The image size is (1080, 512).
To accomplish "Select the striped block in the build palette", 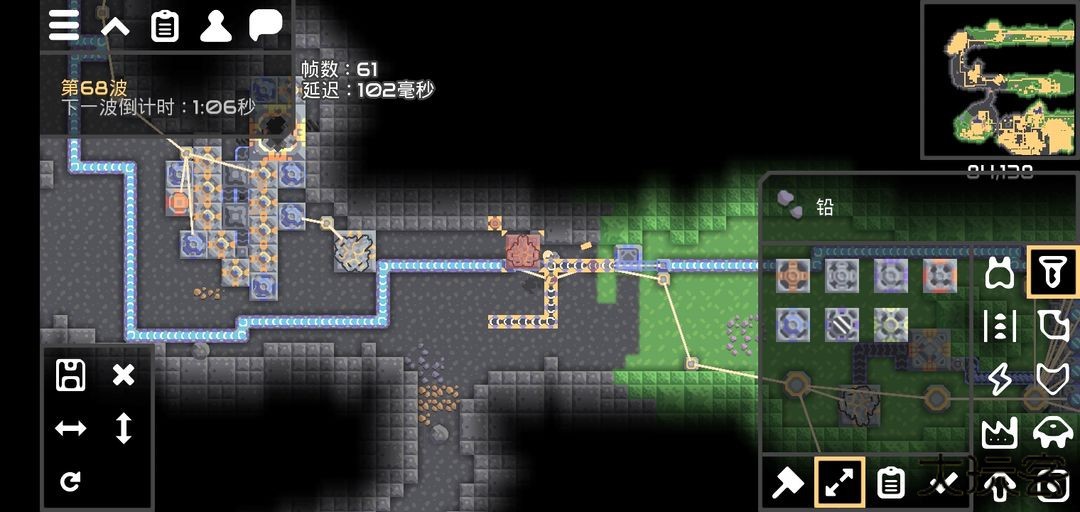I will pos(842,324).
